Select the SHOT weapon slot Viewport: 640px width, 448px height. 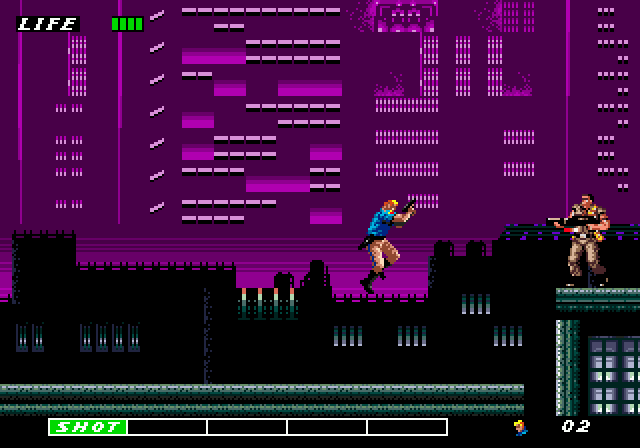(x=88, y=427)
